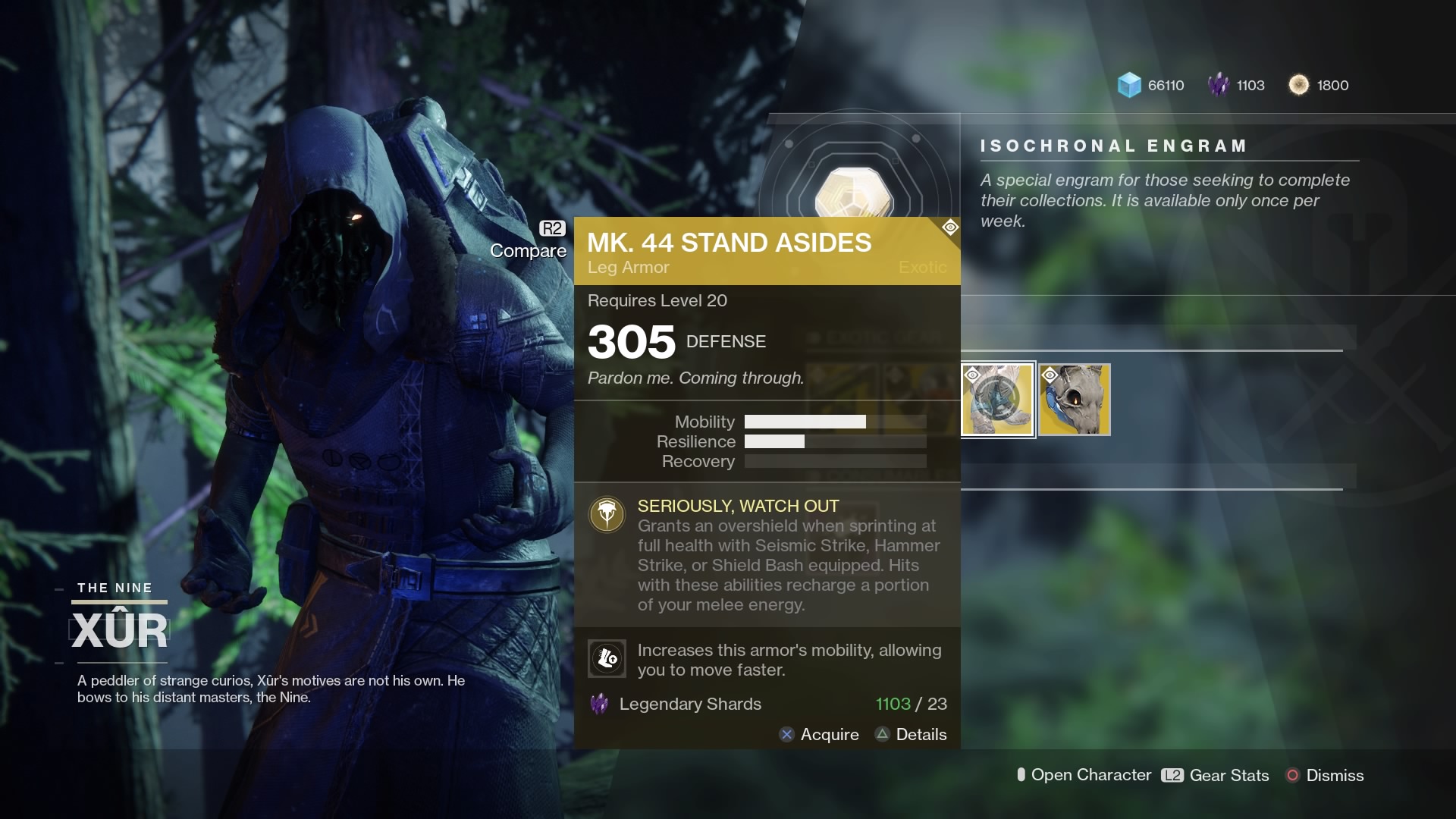Select the skull-faced exotic helmet thumbnail

point(1075,400)
